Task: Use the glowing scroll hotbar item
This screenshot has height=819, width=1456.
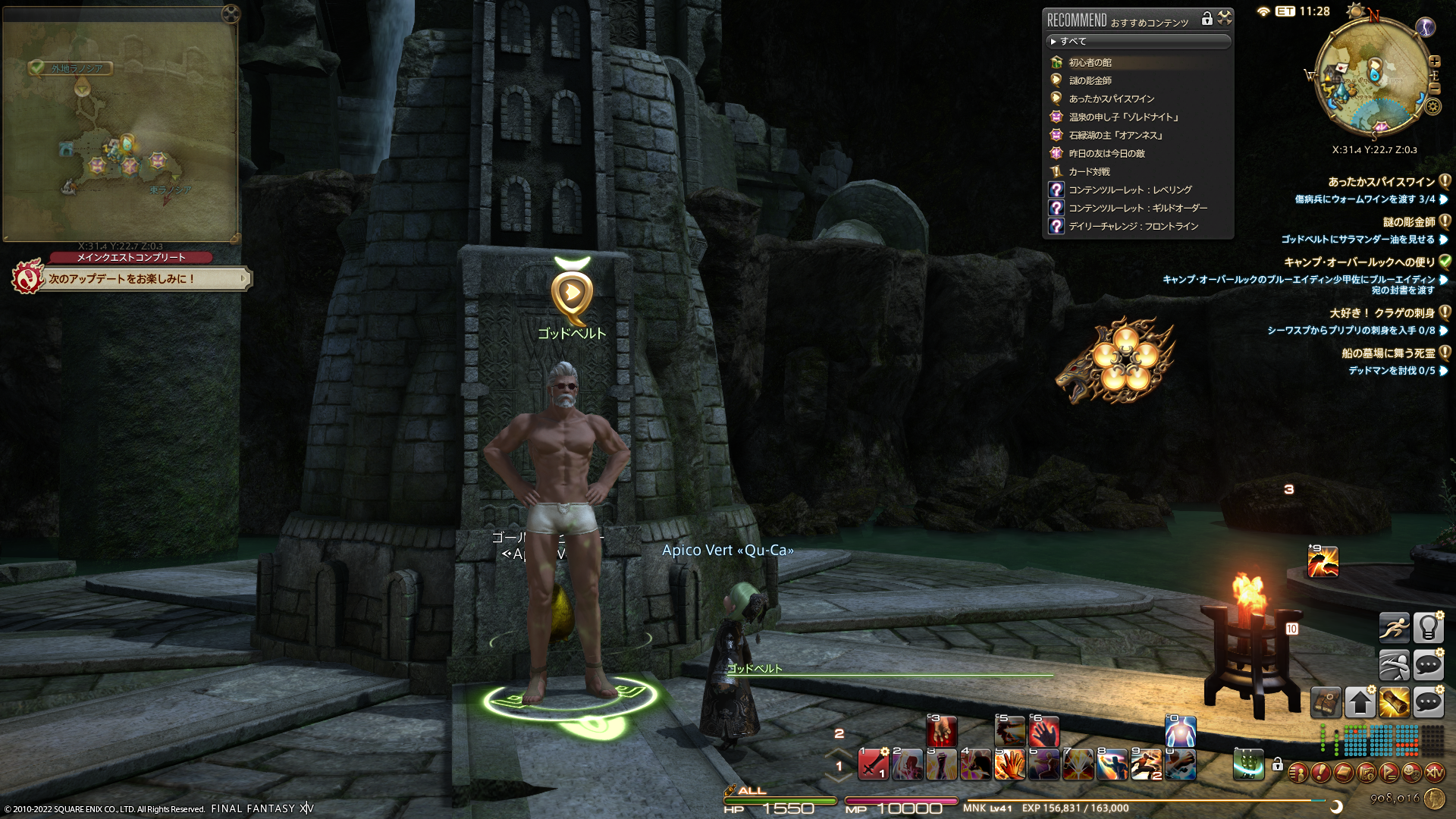Action: pos(1394,702)
